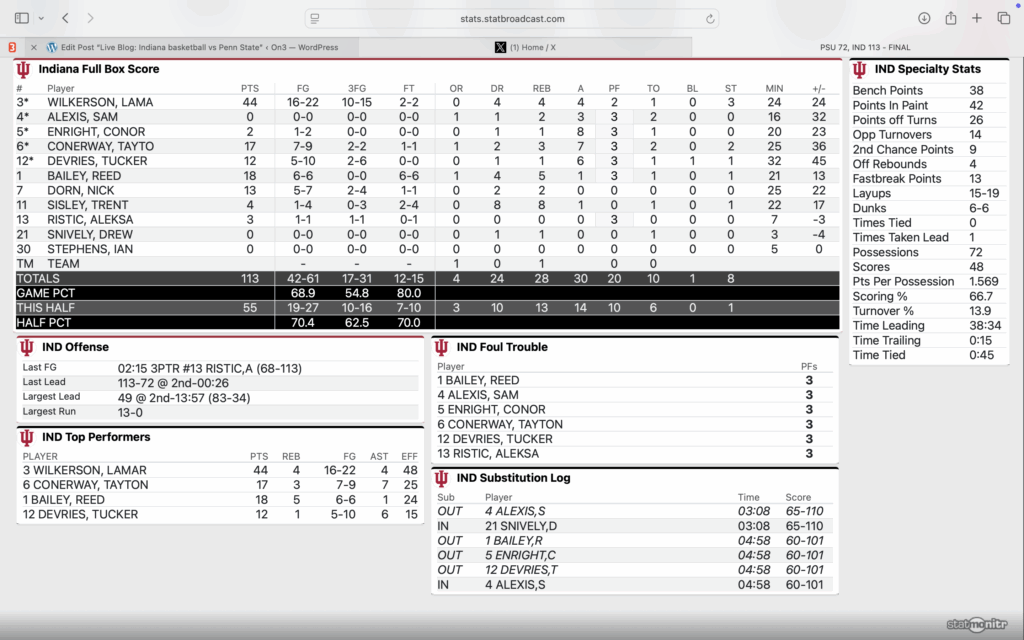Click the stats.statbroadcast.com address bar
Screen dimensions: 1024x640
[512, 19]
